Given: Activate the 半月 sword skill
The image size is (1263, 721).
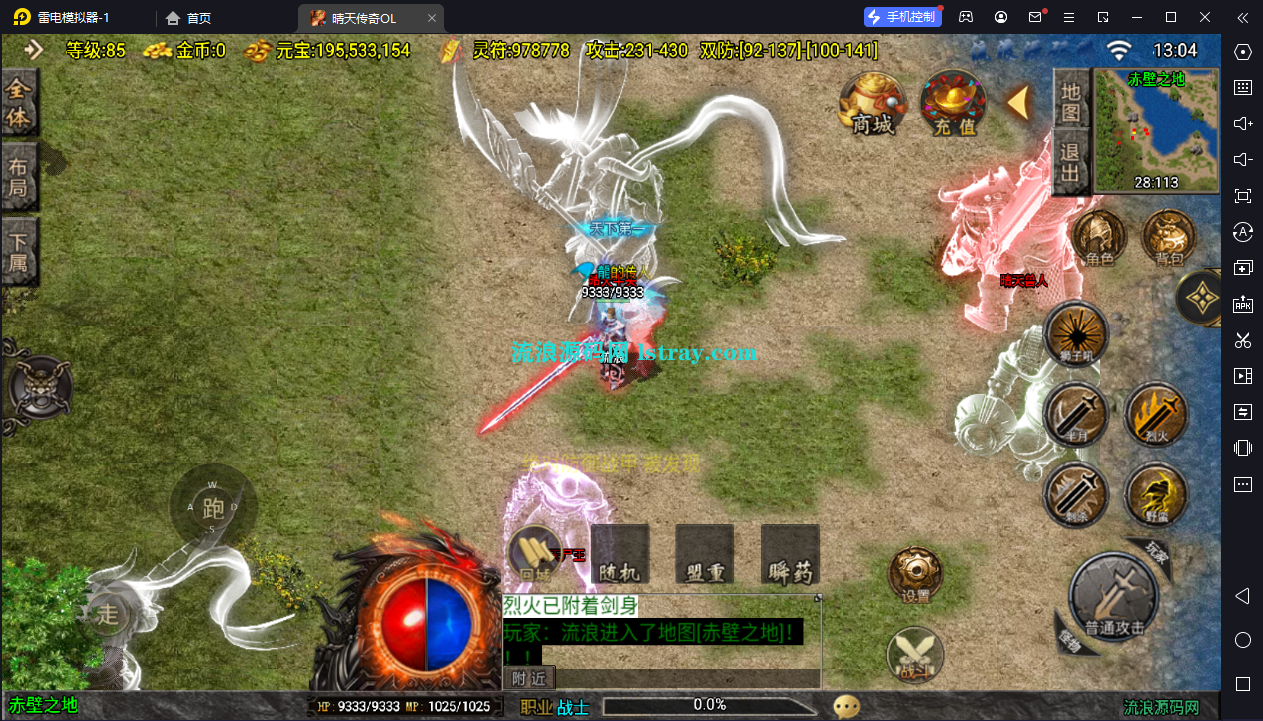Looking at the screenshot, I should click(x=1076, y=413).
